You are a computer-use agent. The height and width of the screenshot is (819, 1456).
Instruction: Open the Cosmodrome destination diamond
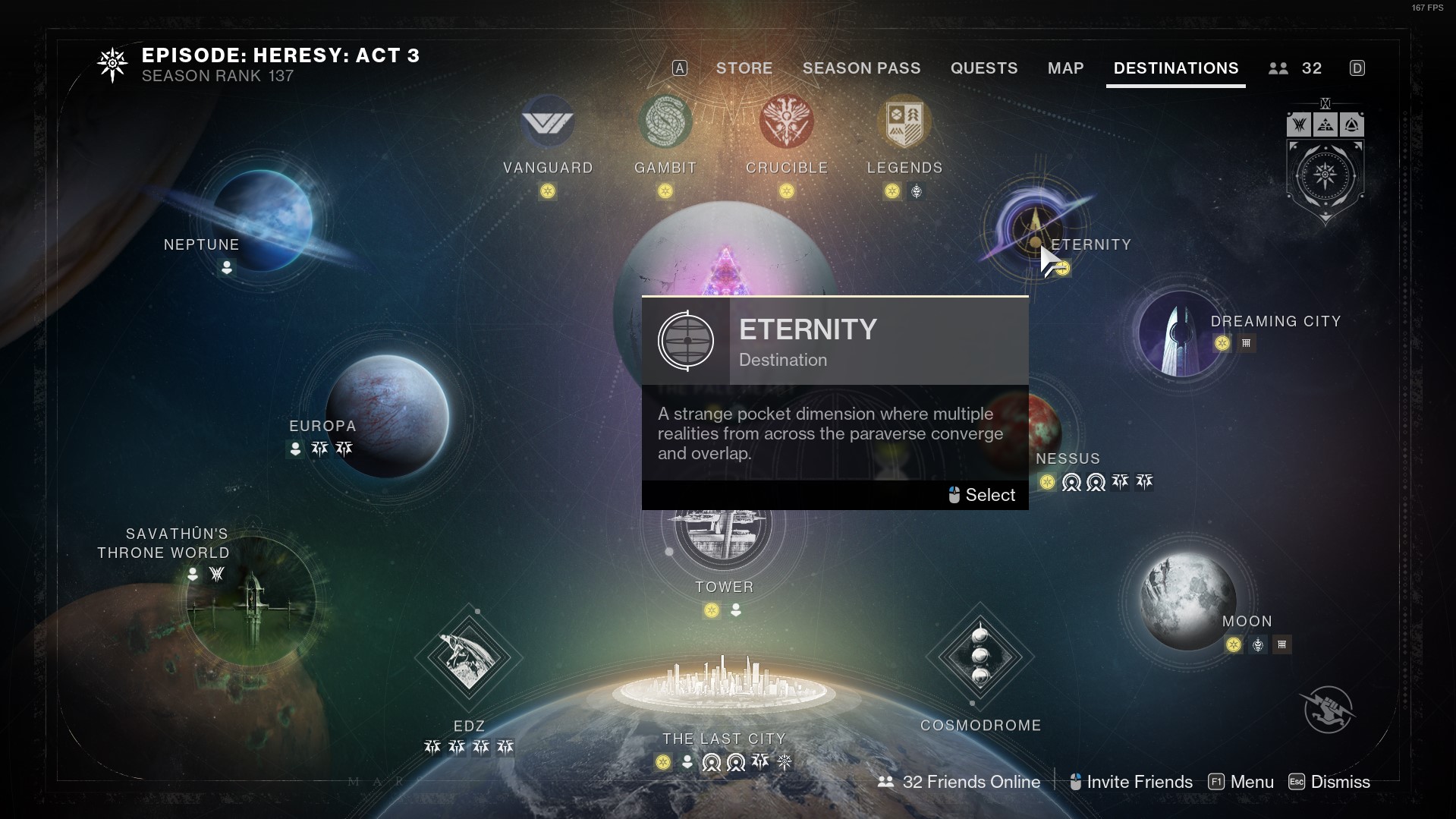pyautogui.click(x=980, y=656)
